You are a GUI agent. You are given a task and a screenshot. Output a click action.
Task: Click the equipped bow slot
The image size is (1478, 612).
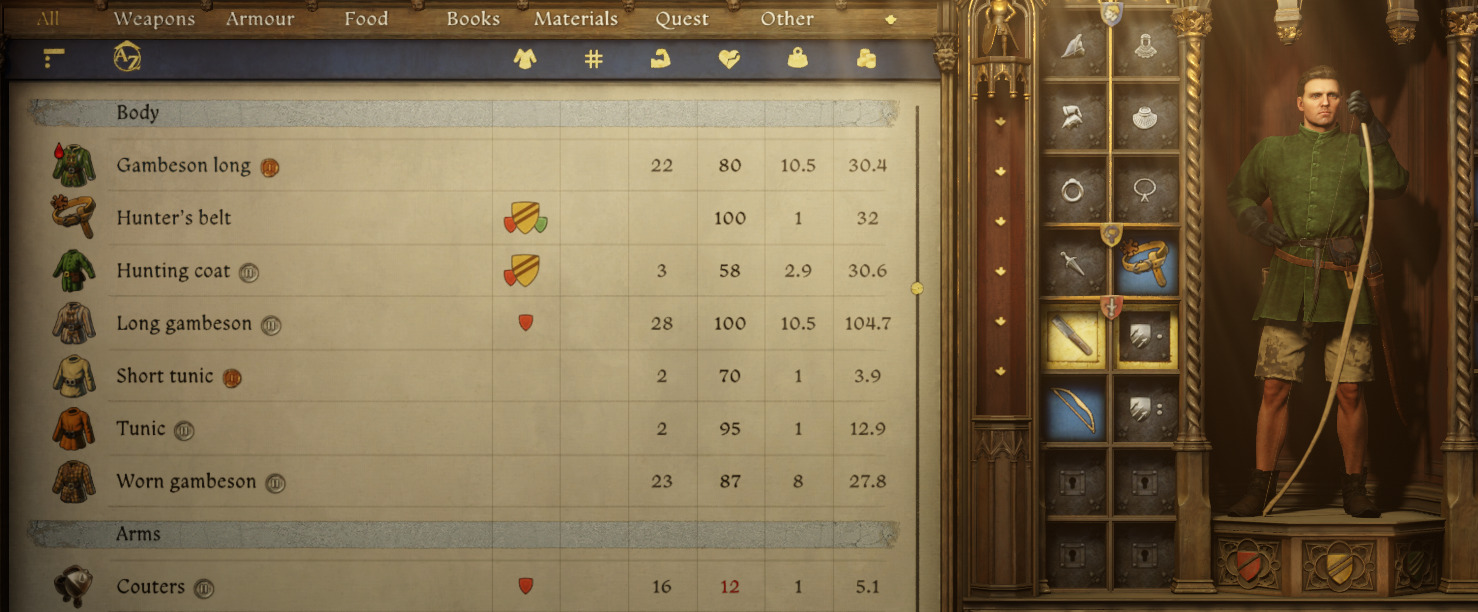pyautogui.click(x=1073, y=409)
